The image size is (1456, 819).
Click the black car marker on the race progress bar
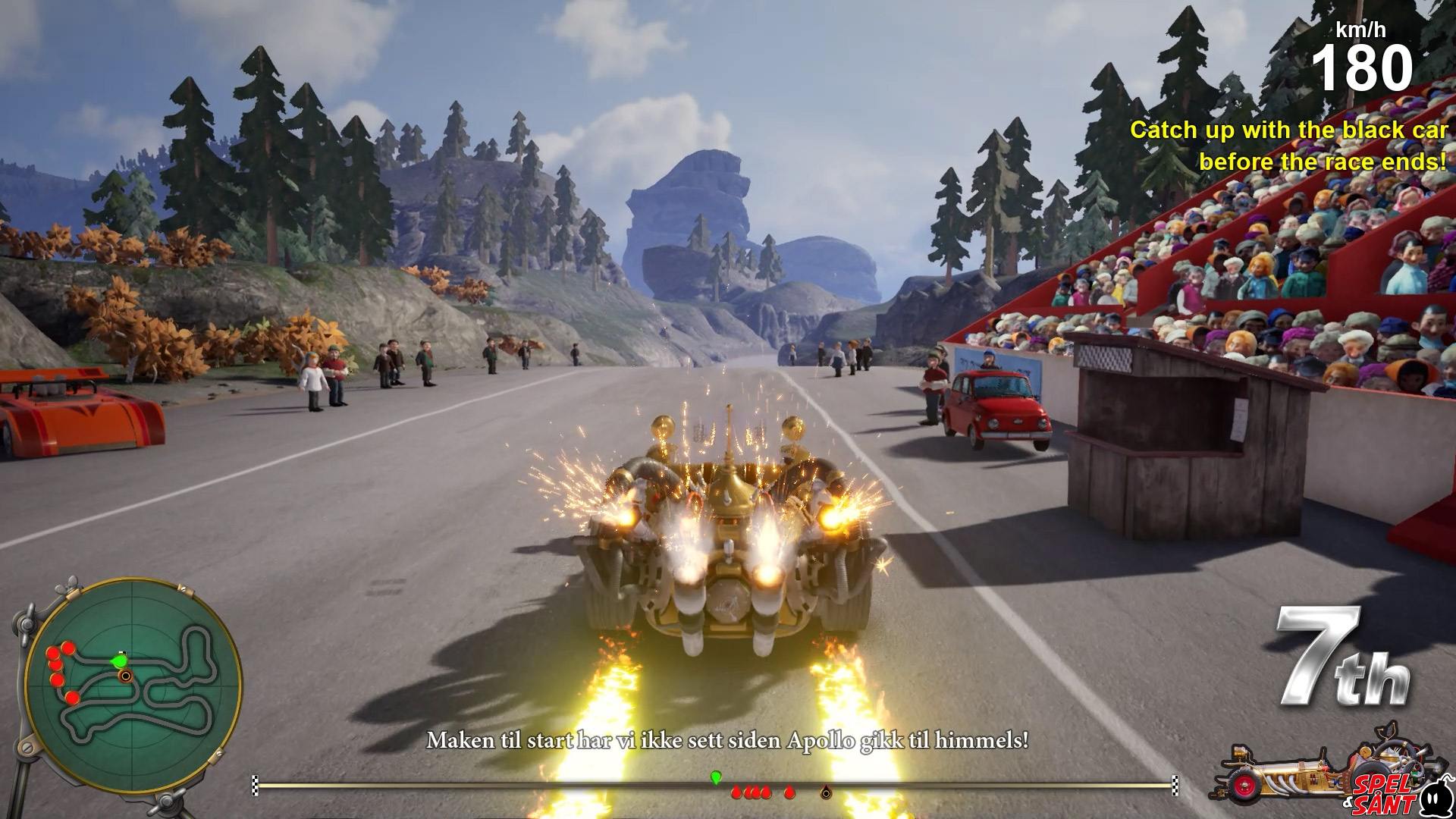826,793
